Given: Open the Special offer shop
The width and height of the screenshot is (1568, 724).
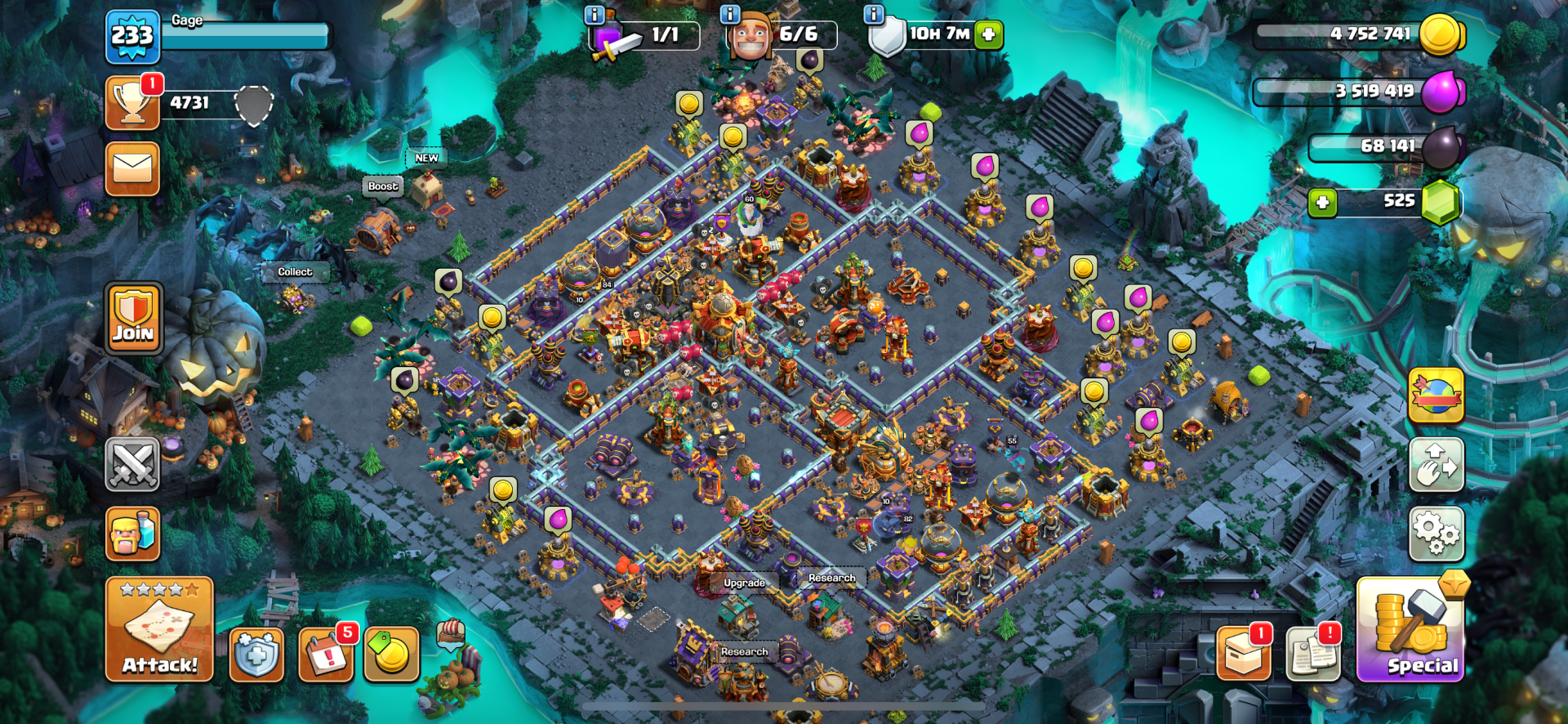Looking at the screenshot, I should (x=1410, y=630).
